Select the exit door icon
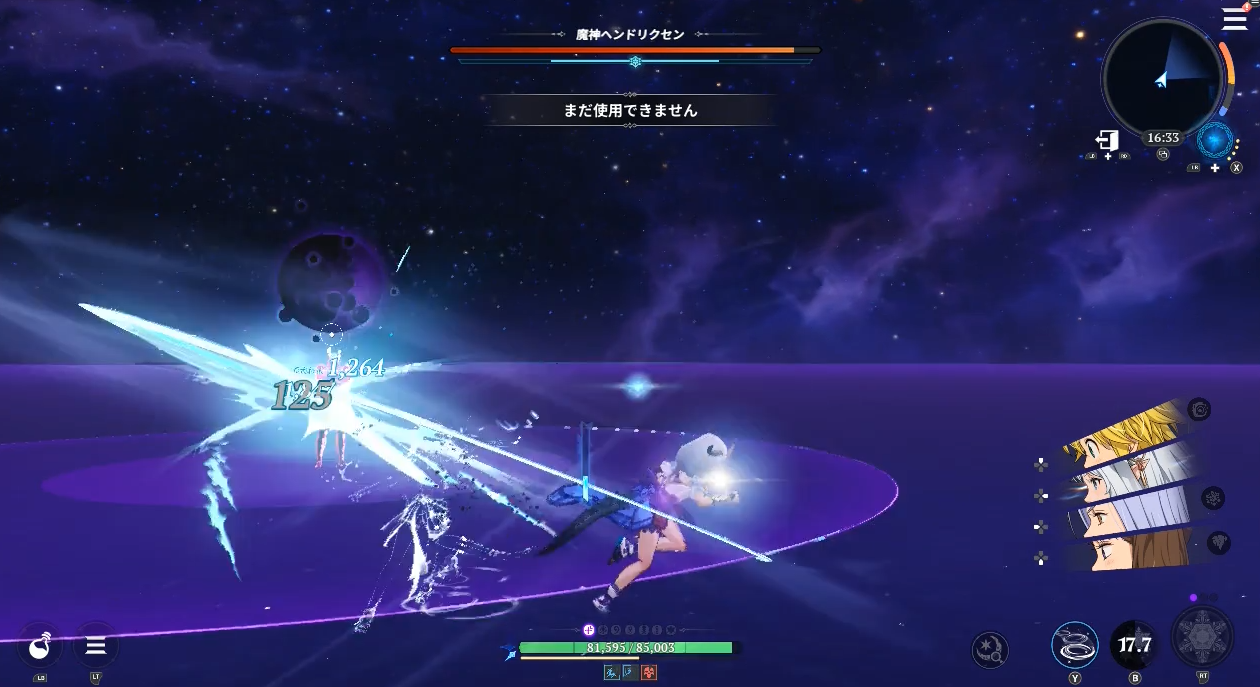The image size is (1260, 687). (1107, 140)
